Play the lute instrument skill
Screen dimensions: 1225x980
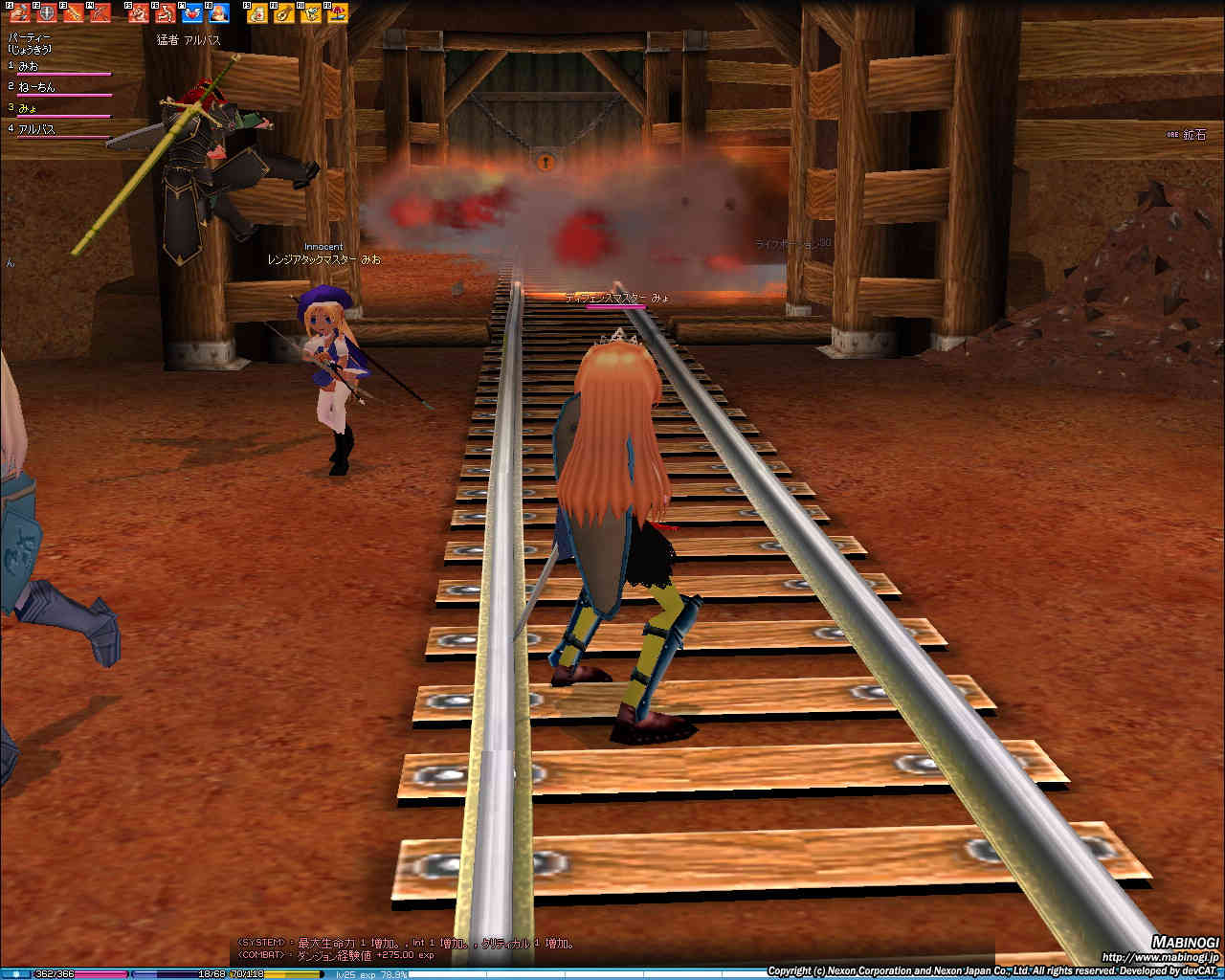click(283, 13)
